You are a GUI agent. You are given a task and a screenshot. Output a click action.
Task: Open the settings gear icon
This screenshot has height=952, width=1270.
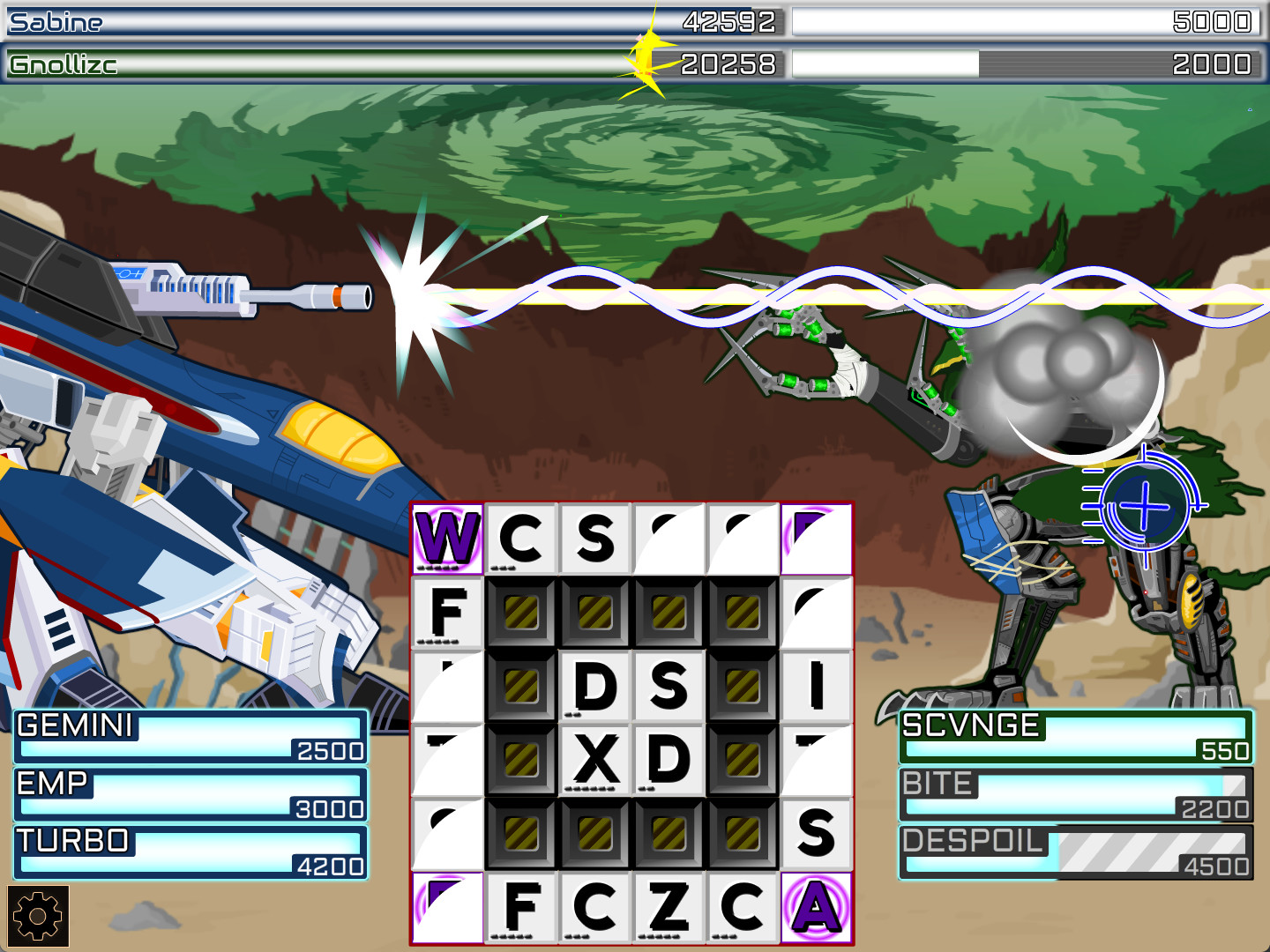click(37, 917)
